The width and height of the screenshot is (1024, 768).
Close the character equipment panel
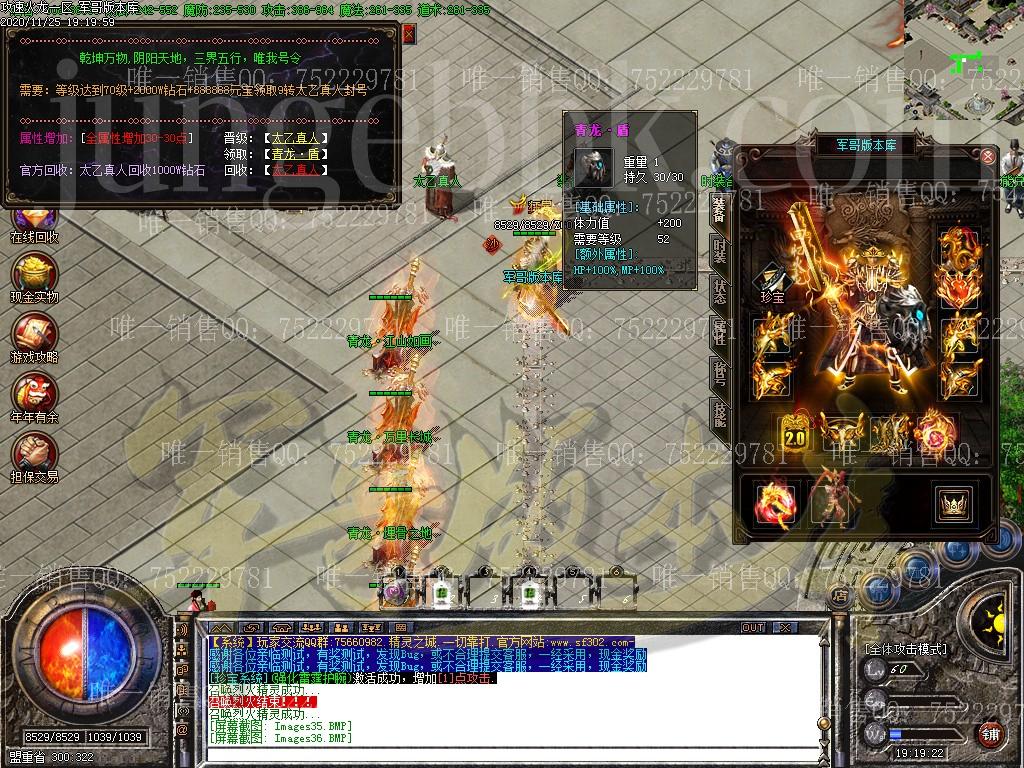click(988, 157)
